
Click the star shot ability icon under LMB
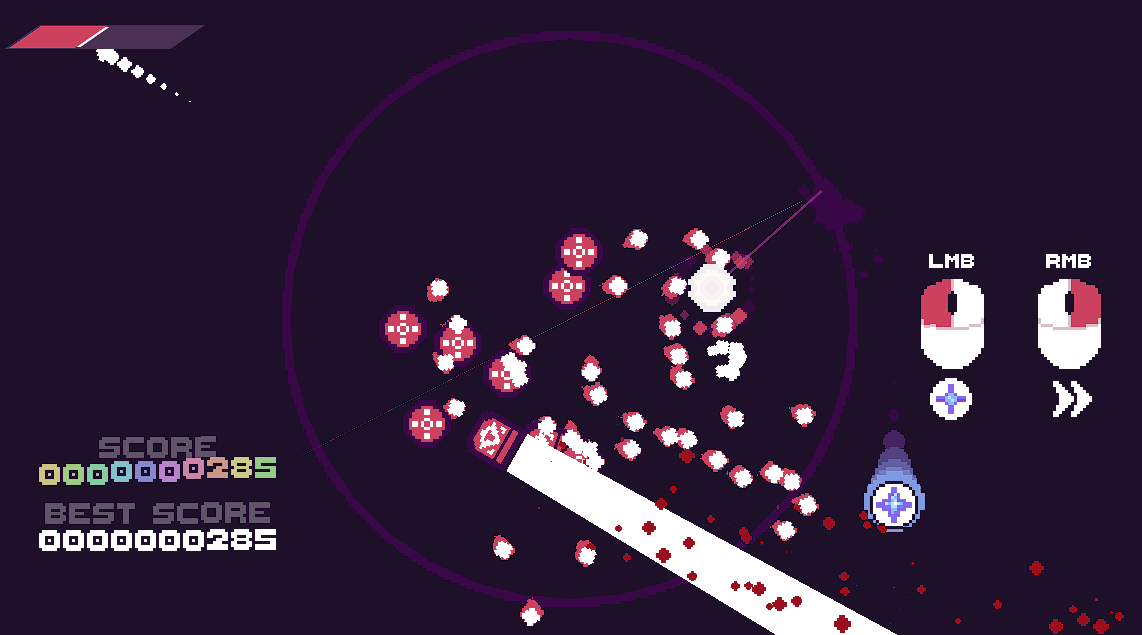click(x=951, y=399)
